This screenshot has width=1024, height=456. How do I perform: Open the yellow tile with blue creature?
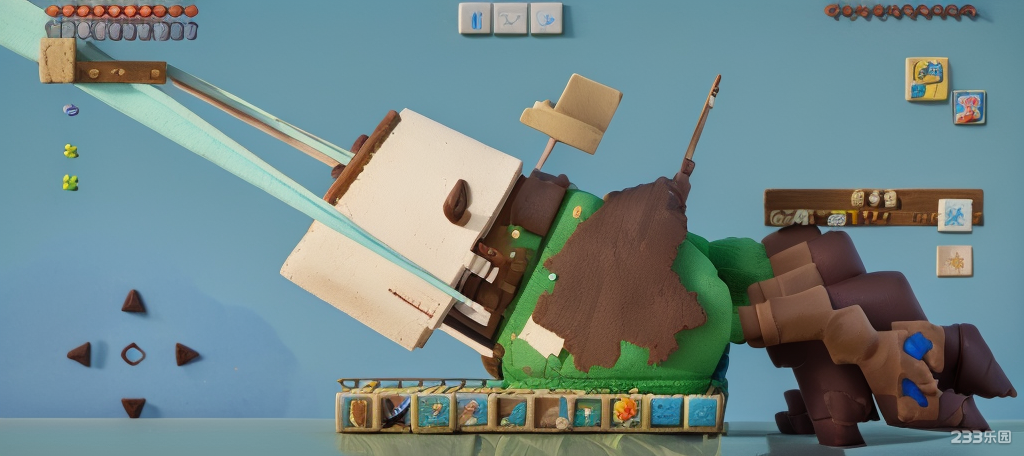click(926, 79)
